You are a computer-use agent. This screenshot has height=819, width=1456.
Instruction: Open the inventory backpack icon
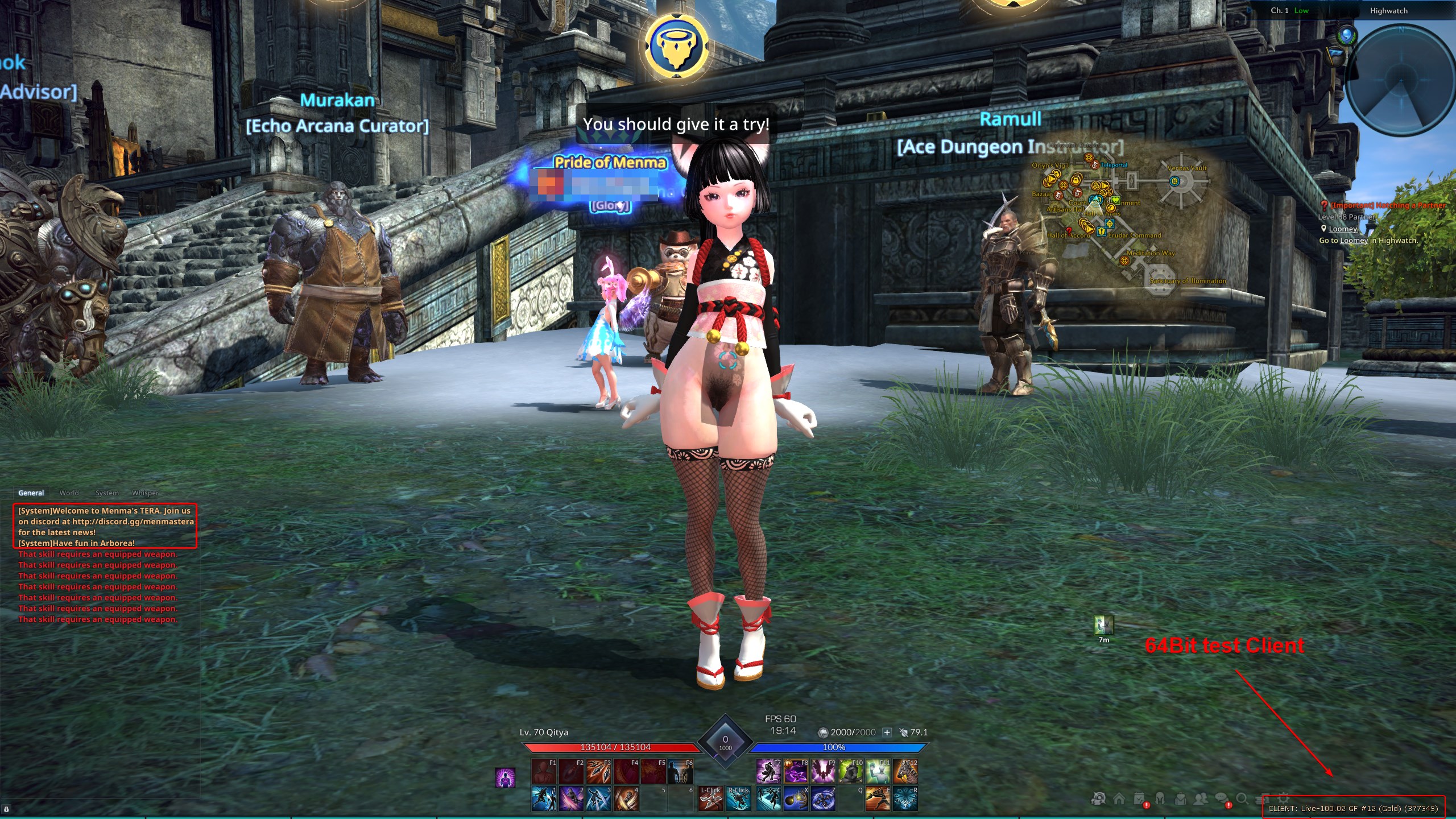pyautogui.click(x=1181, y=799)
